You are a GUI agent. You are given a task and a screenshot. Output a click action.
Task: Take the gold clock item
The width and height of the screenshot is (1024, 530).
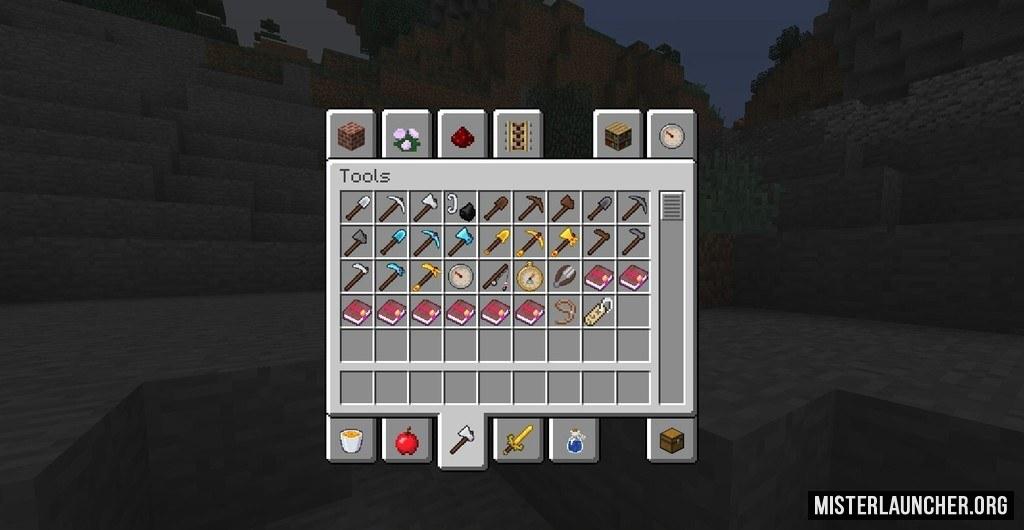click(529, 276)
